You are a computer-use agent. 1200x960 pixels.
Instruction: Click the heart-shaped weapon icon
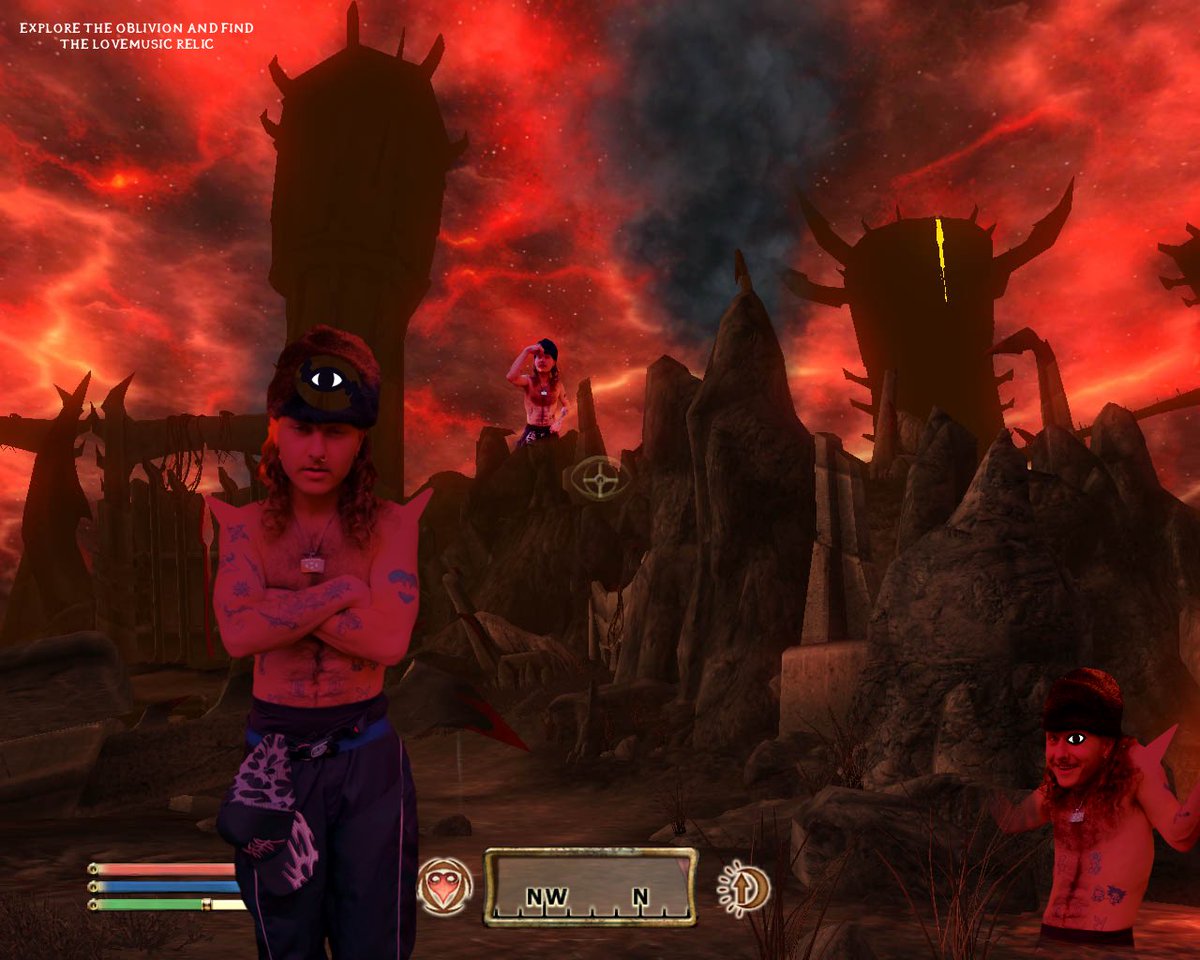[445, 887]
